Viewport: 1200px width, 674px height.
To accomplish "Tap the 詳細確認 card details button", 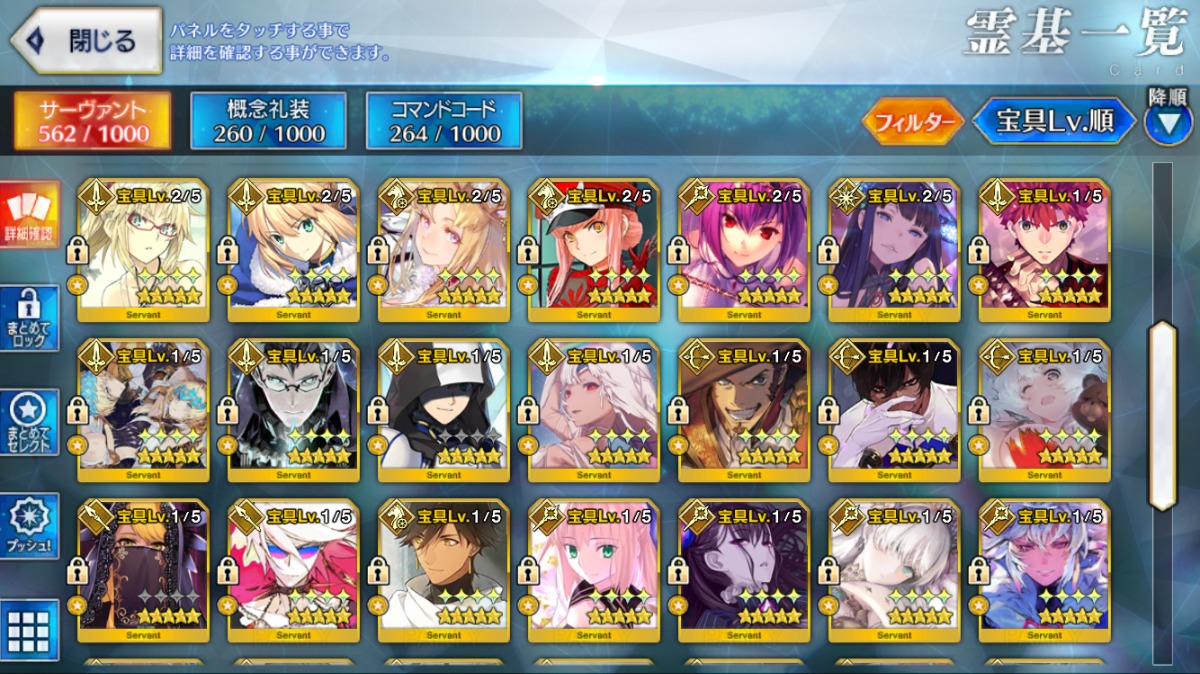I will (x=29, y=217).
